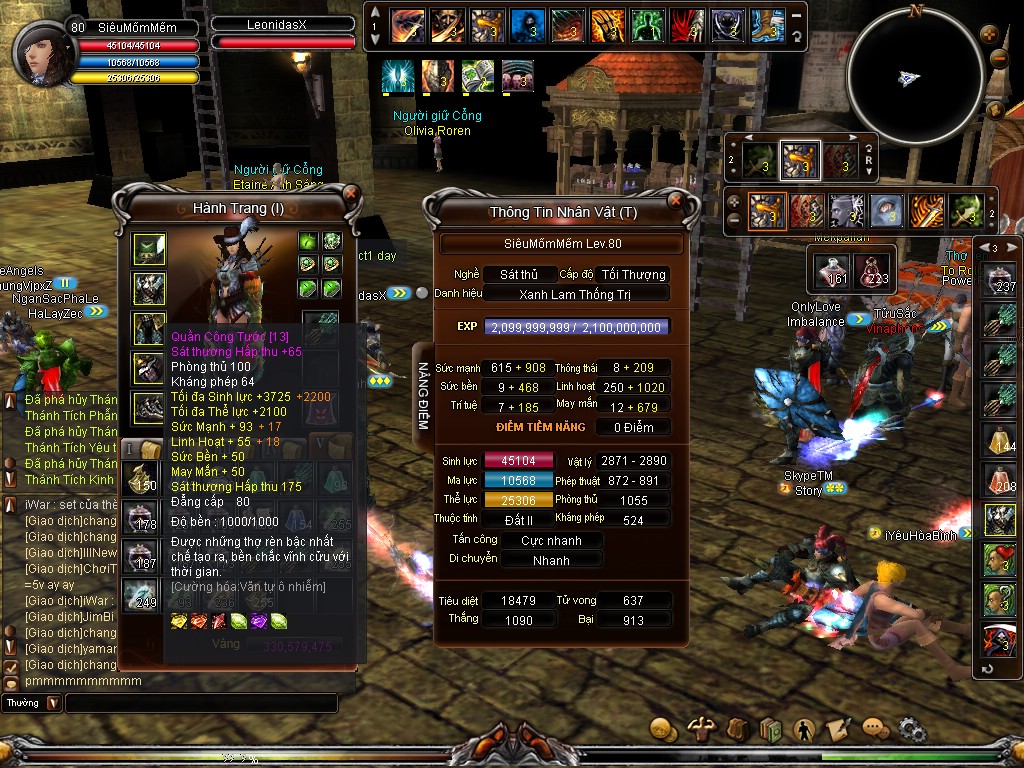Open the NĂNG ĐIỂM side tab

tap(423, 396)
